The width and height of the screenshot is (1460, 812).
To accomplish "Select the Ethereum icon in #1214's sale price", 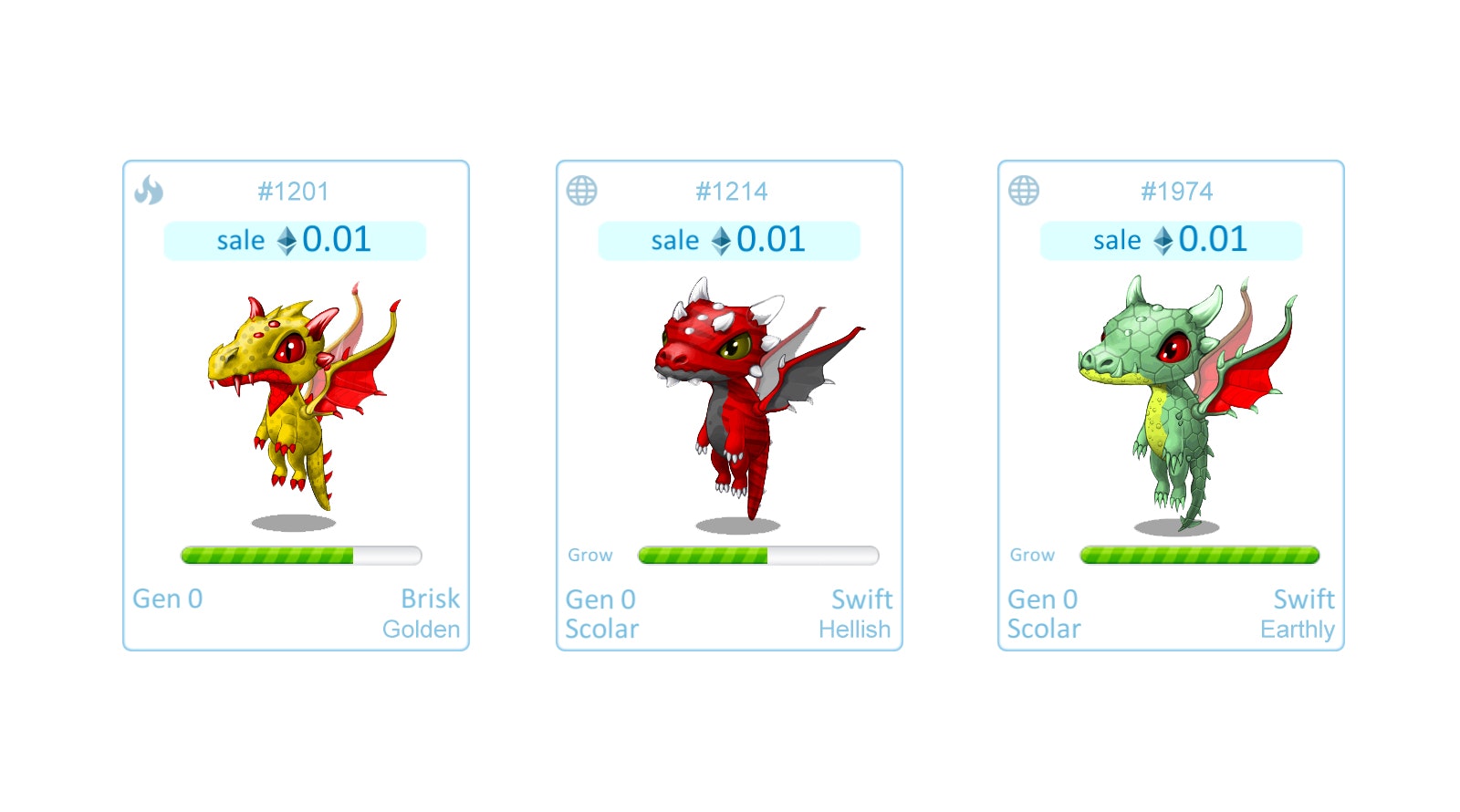I will pyautogui.click(x=721, y=240).
